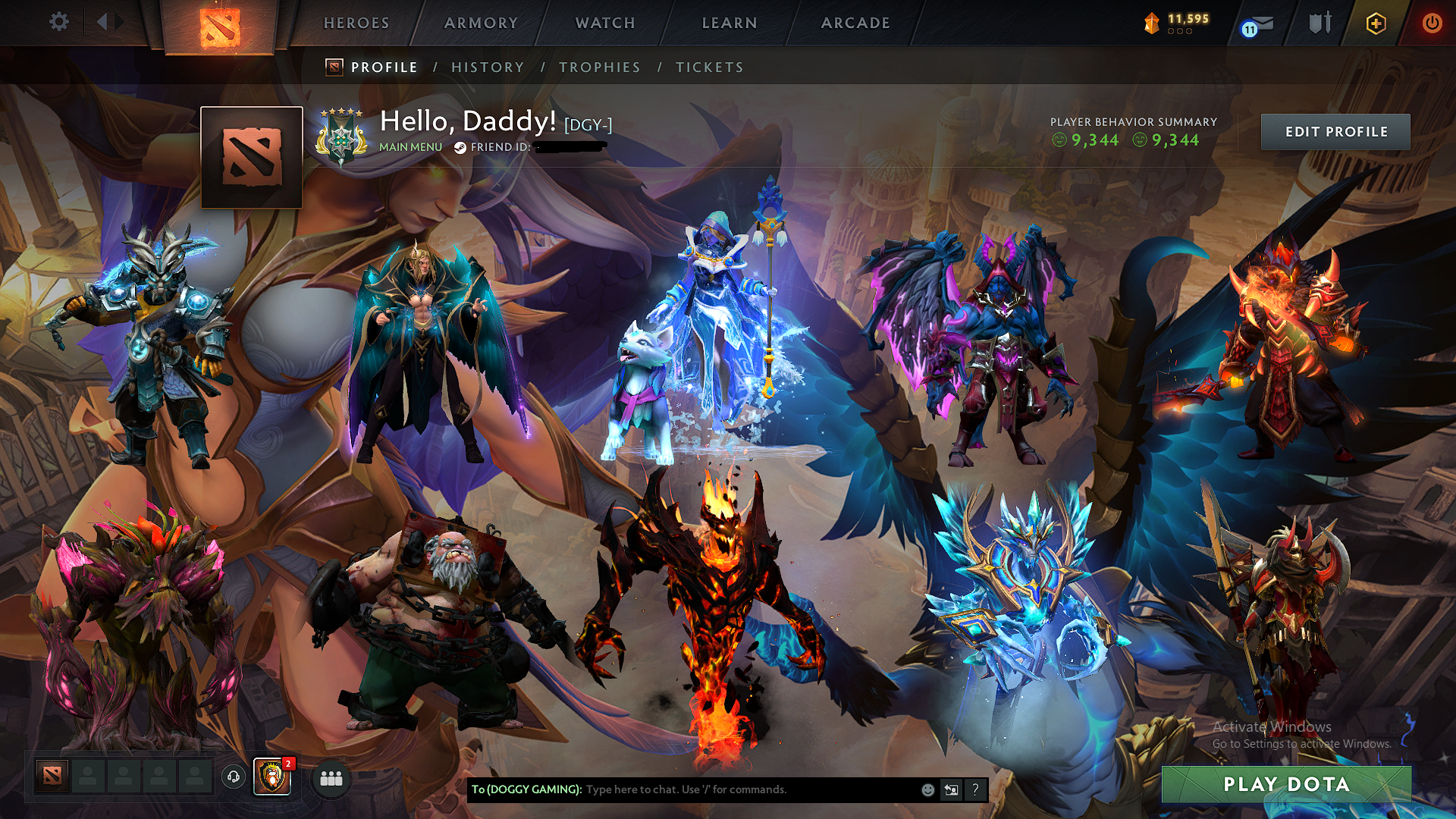Click the red power button top right
This screenshot has width=1456, height=819.
(1432, 23)
